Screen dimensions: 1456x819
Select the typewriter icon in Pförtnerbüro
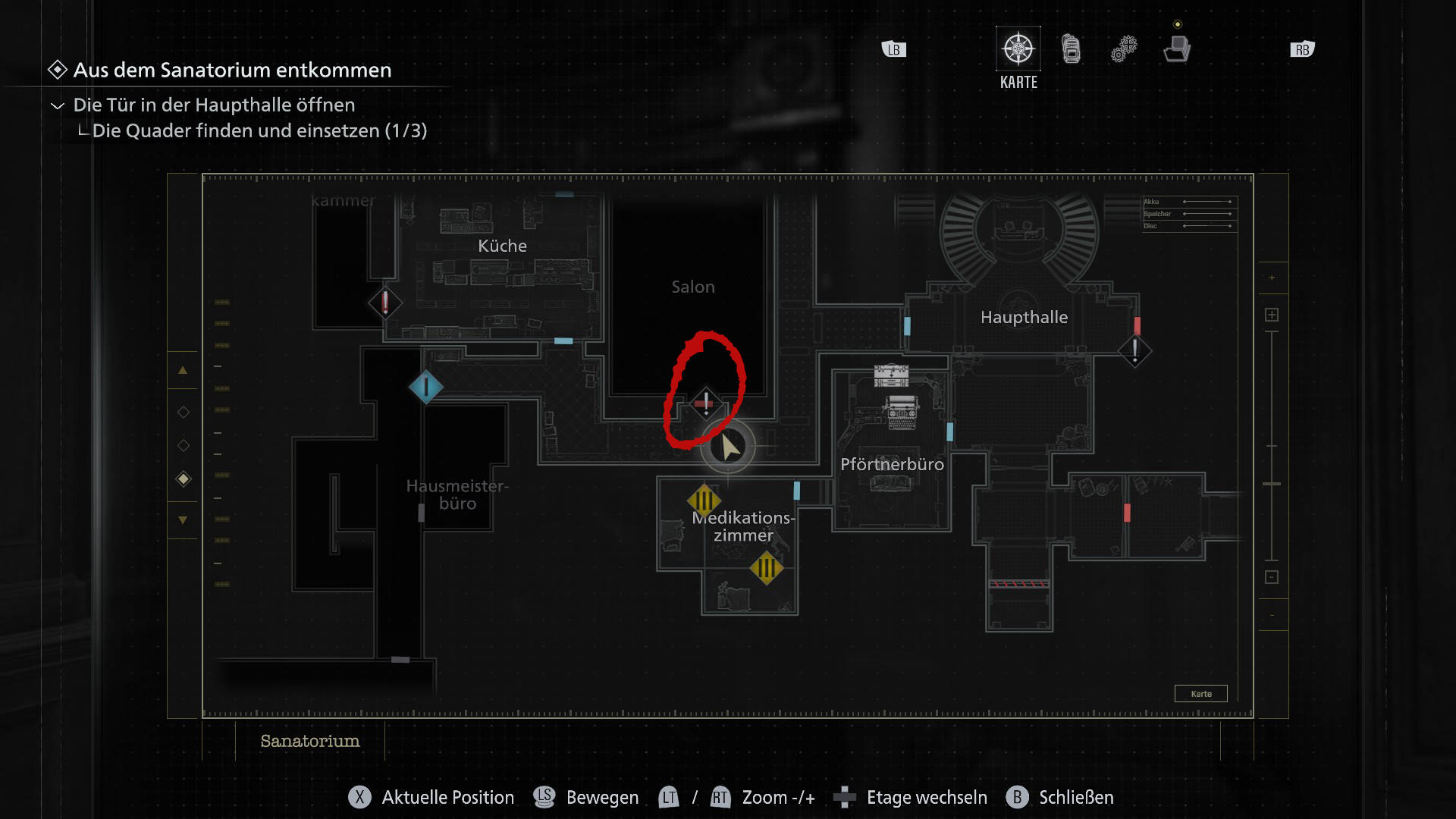[902, 412]
